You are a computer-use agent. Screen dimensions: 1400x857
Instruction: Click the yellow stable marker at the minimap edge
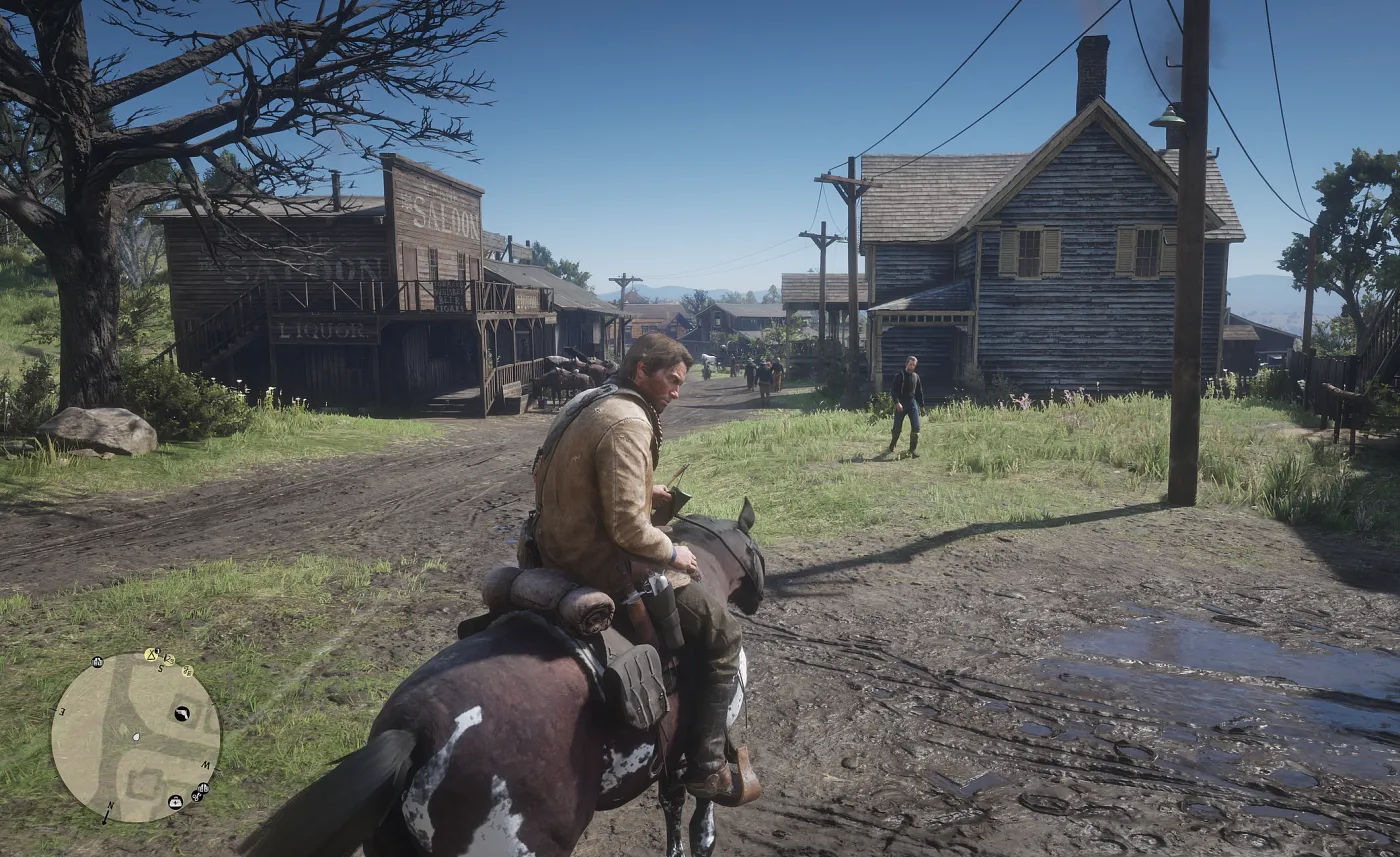pyautogui.click(x=187, y=671)
